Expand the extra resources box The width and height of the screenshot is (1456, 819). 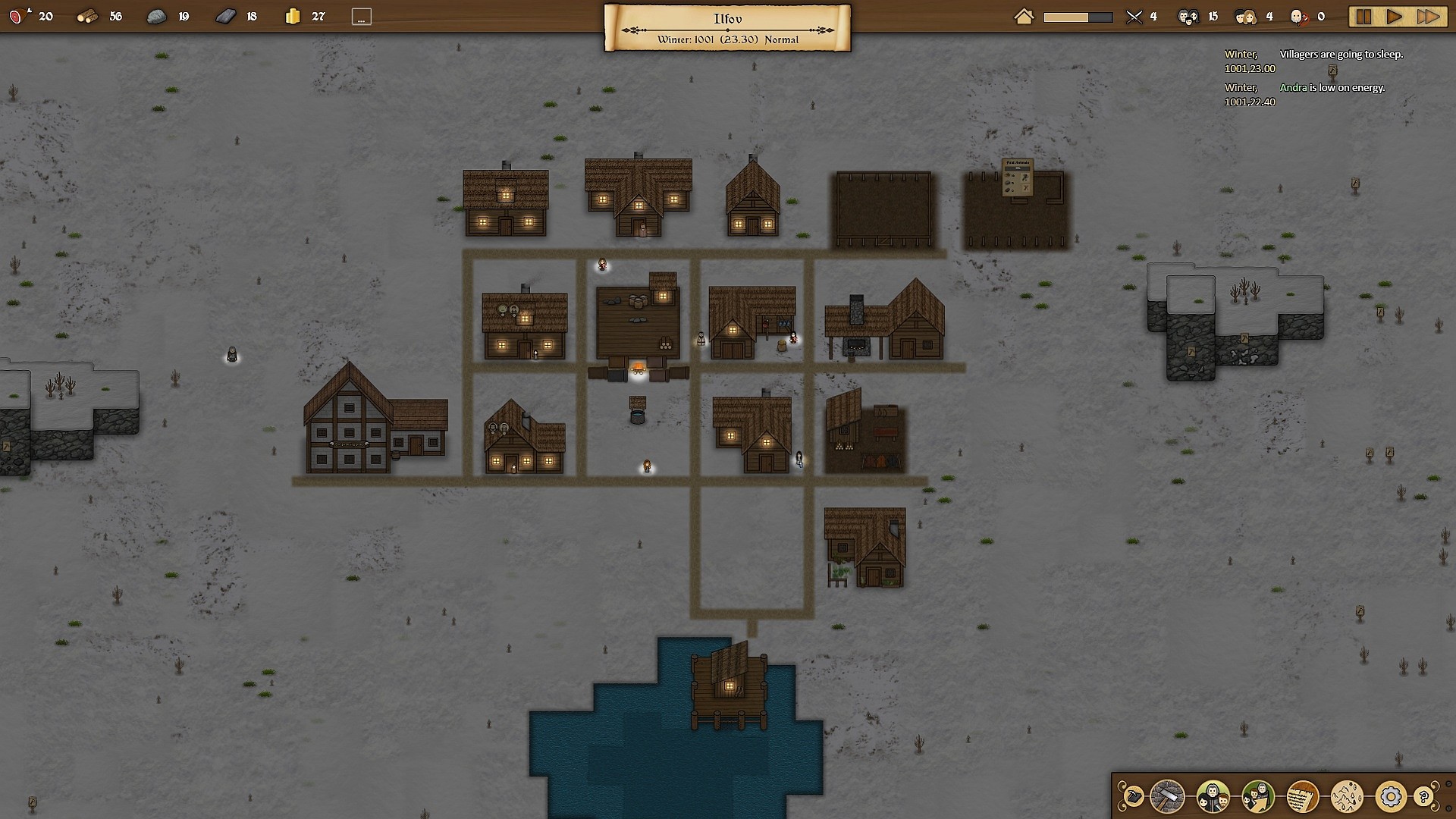point(361,15)
